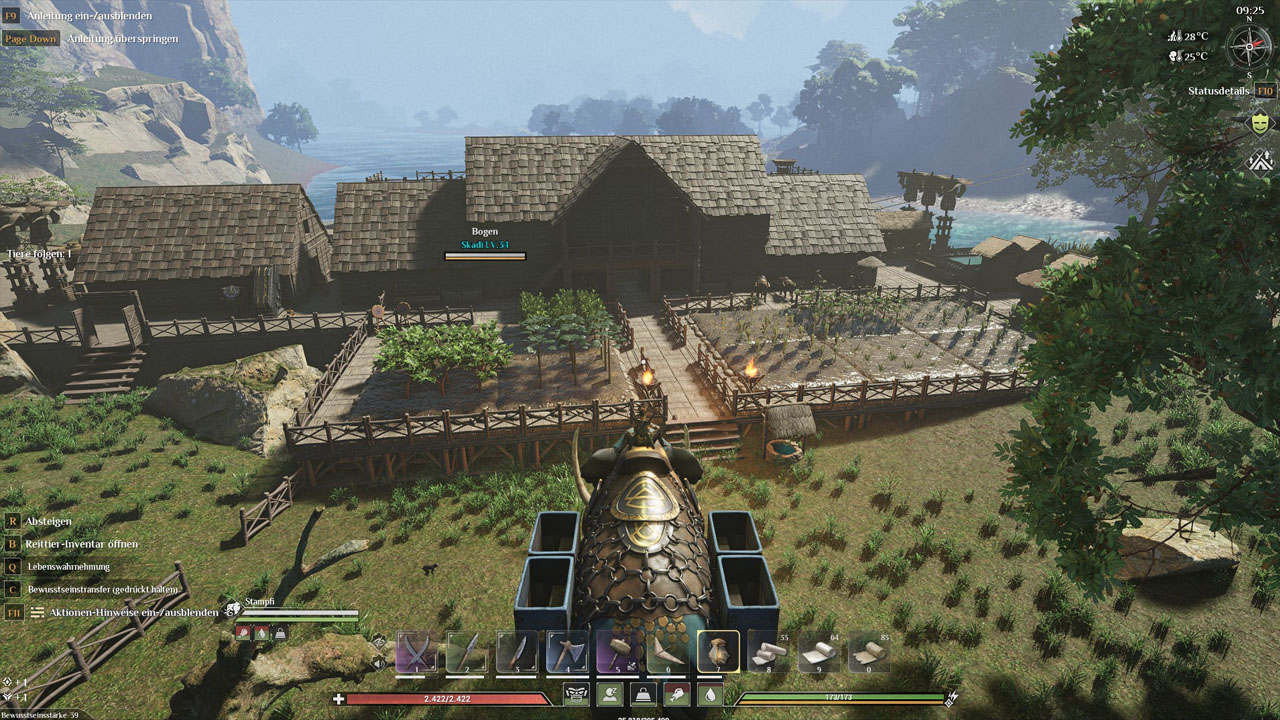Image resolution: width=1280 pixels, height=720 pixels.
Task: Choose the knife in hotbar slot 3
Action: tap(517, 652)
